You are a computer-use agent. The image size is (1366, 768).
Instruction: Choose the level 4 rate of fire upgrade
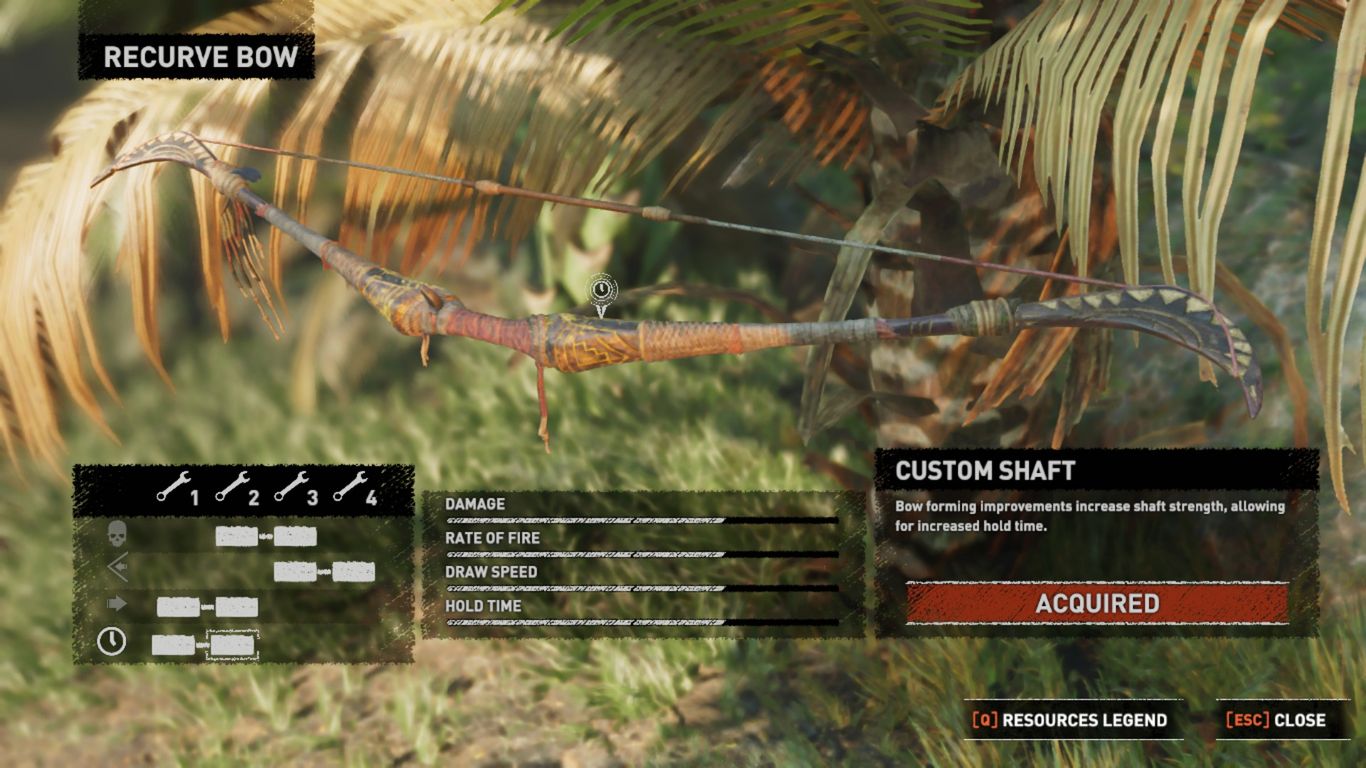click(x=354, y=572)
